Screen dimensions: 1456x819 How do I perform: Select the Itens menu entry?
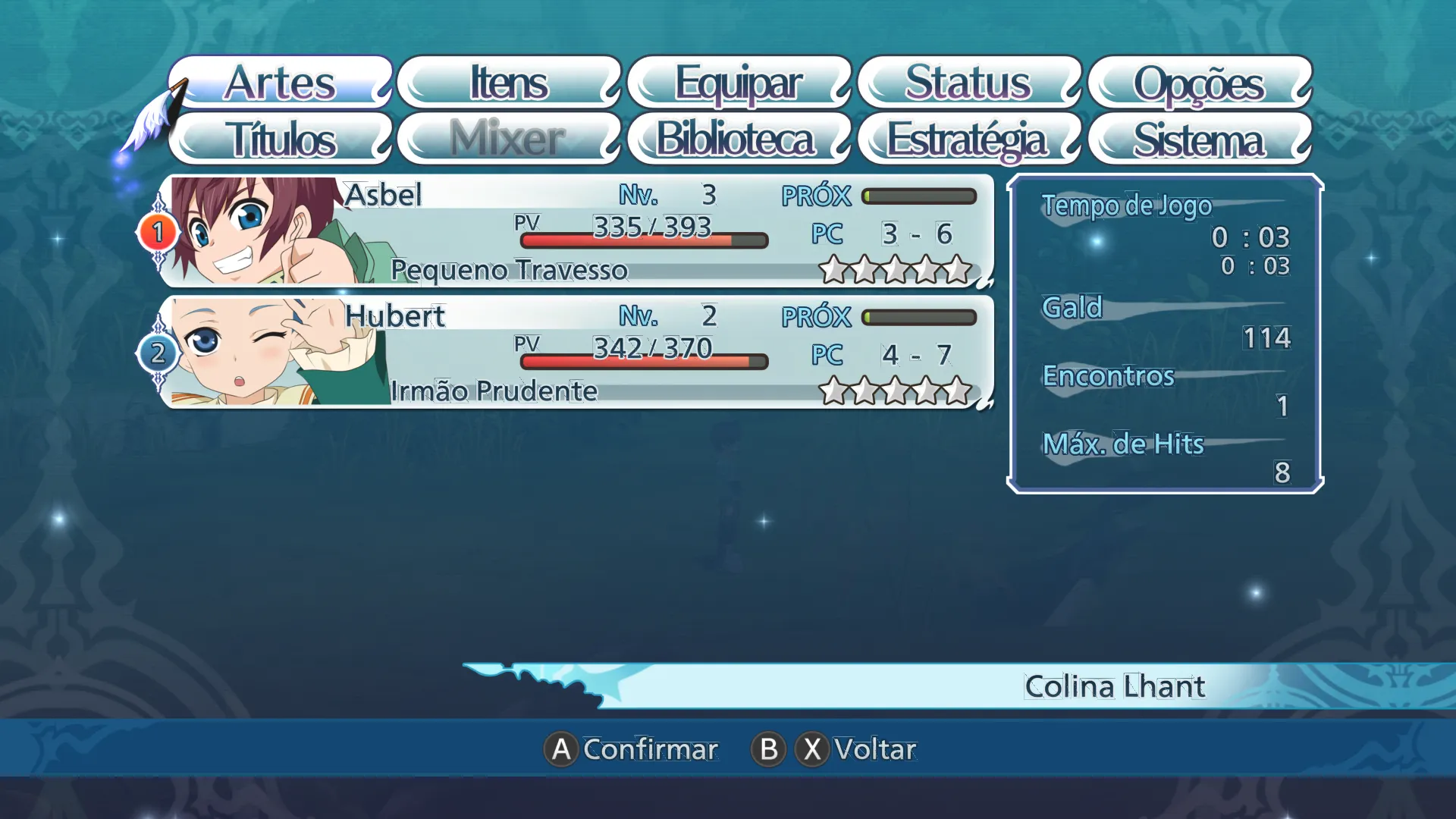coord(509,82)
